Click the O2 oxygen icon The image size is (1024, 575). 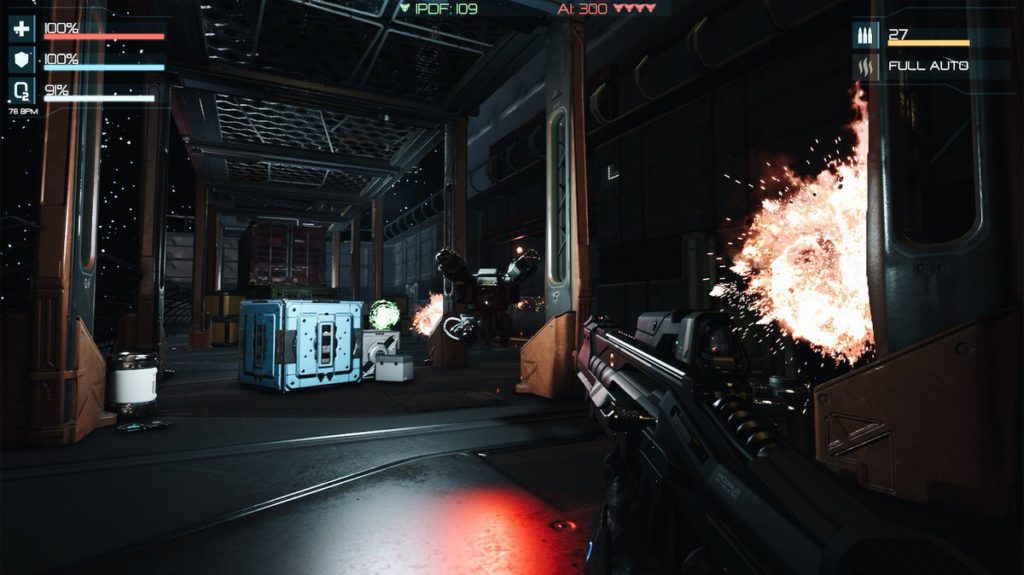[21, 92]
